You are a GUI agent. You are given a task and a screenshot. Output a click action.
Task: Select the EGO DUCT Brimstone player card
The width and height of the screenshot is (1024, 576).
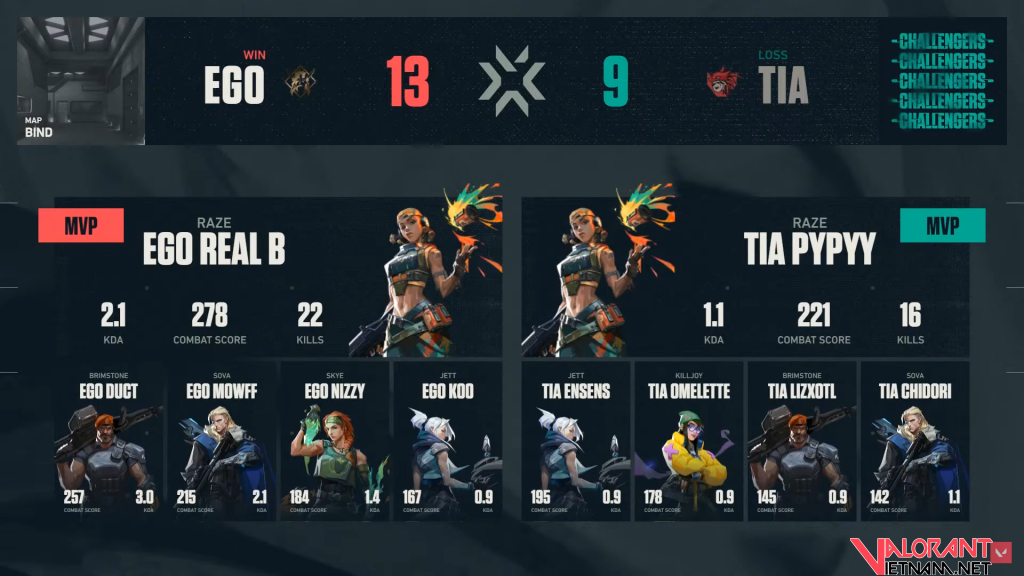[109, 440]
